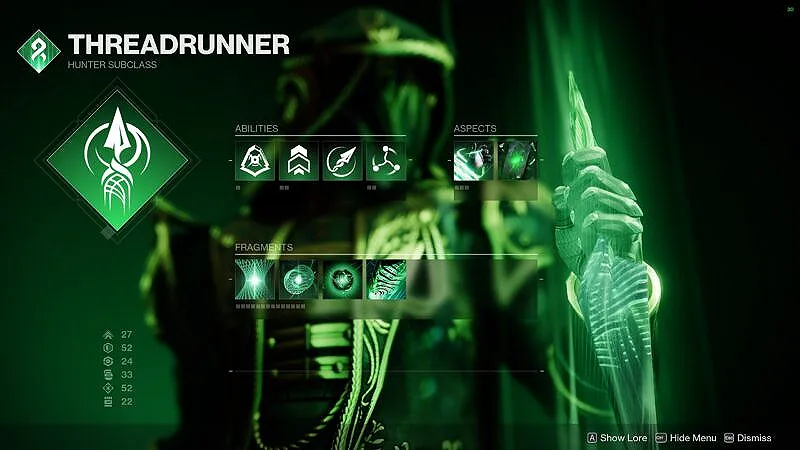The image size is (800, 450).
Task: Open the woven sphere Fragment slot
Action: pyautogui.click(x=298, y=281)
